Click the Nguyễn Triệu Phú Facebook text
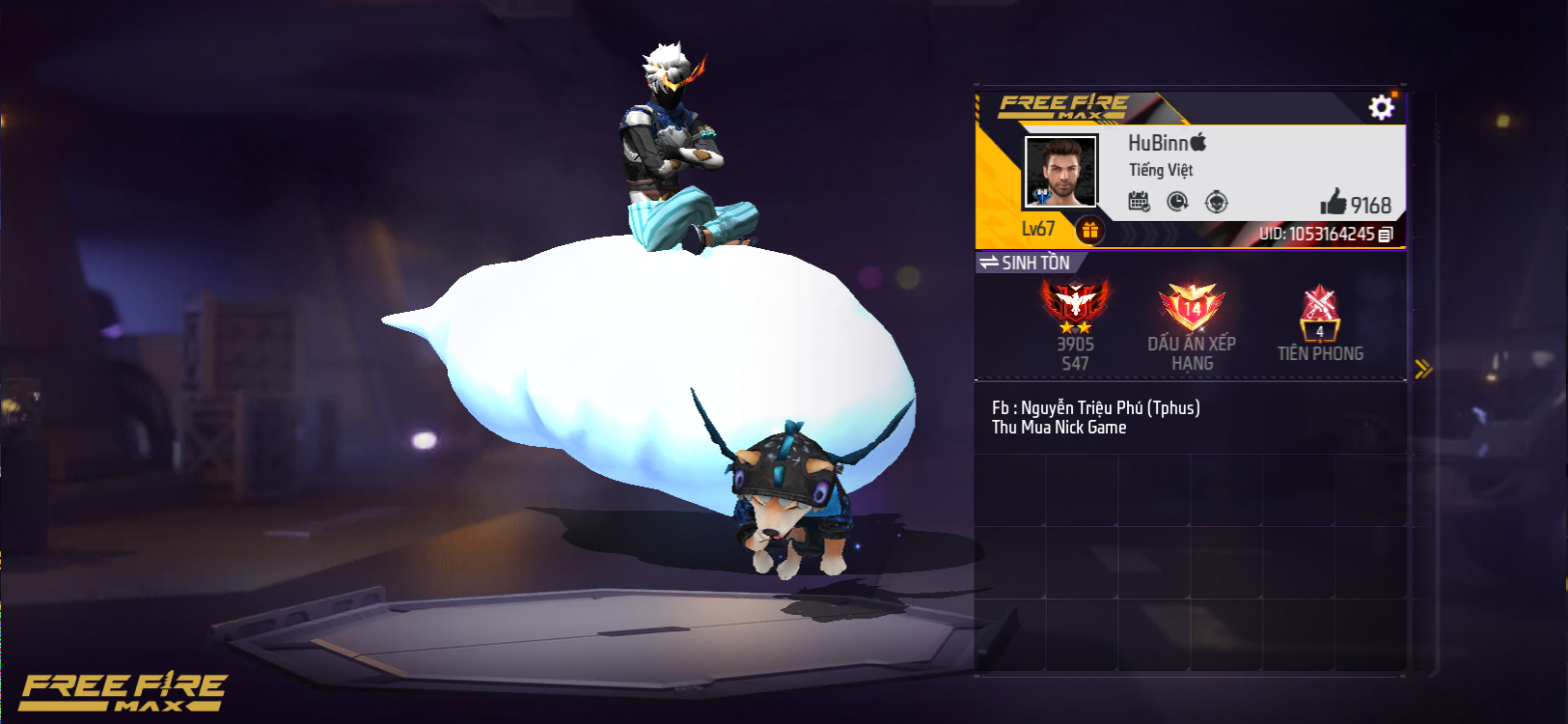Image resolution: width=1568 pixels, height=724 pixels. click(x=1095, y=406)
